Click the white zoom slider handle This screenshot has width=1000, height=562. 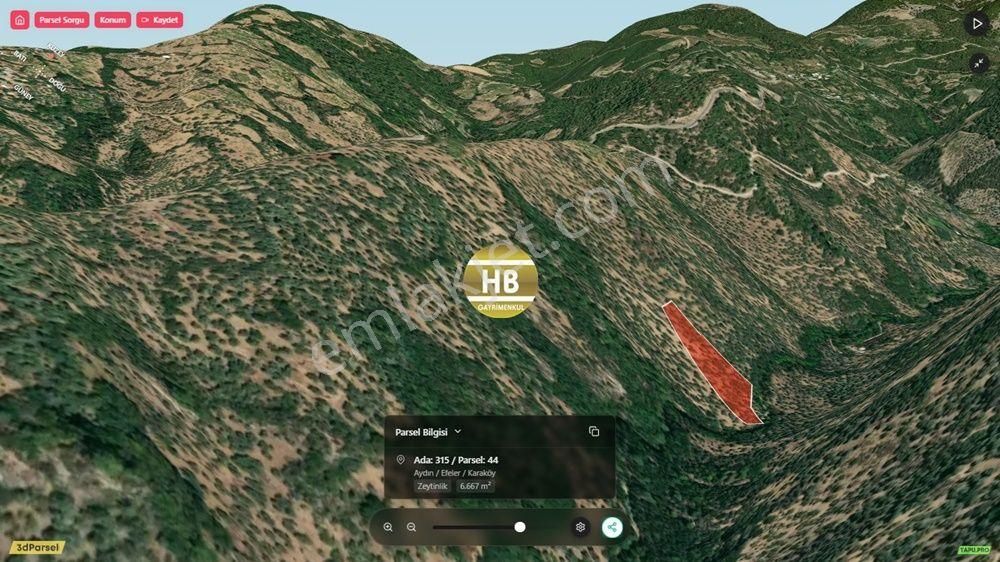click(520, 527)
